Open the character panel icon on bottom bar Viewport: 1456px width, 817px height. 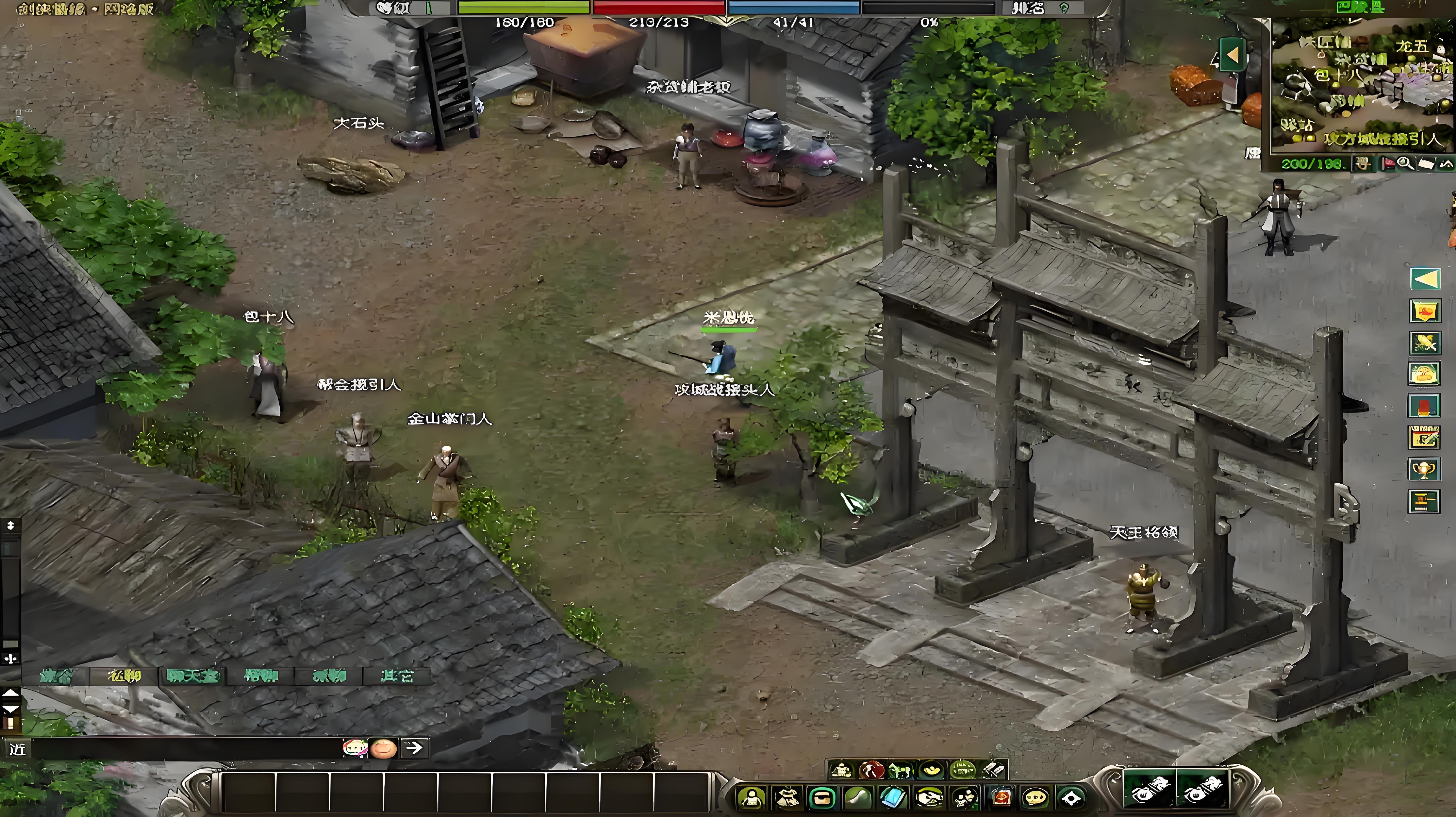(751, 798)
